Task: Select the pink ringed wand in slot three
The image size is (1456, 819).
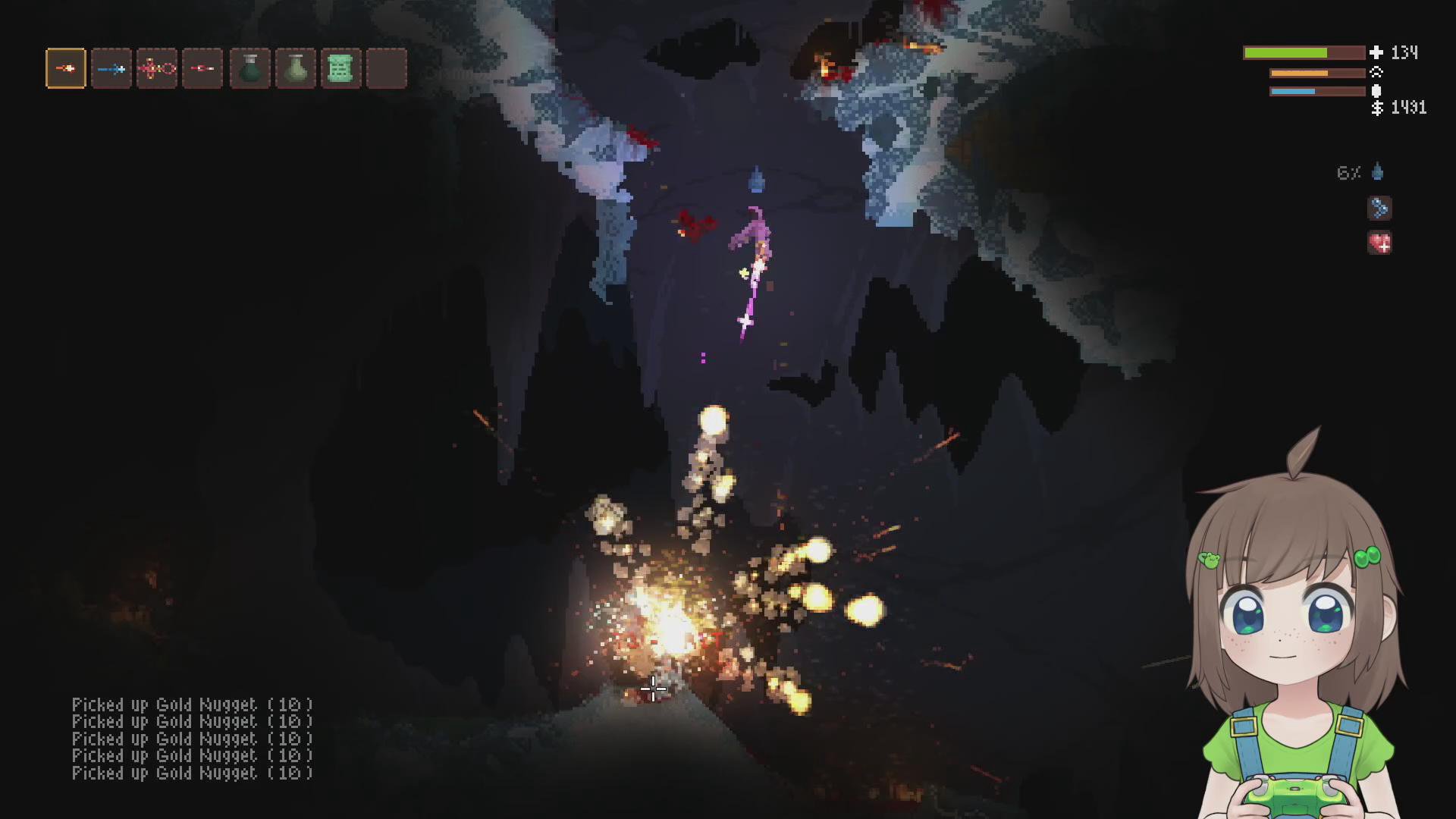Action: point(156,68)
